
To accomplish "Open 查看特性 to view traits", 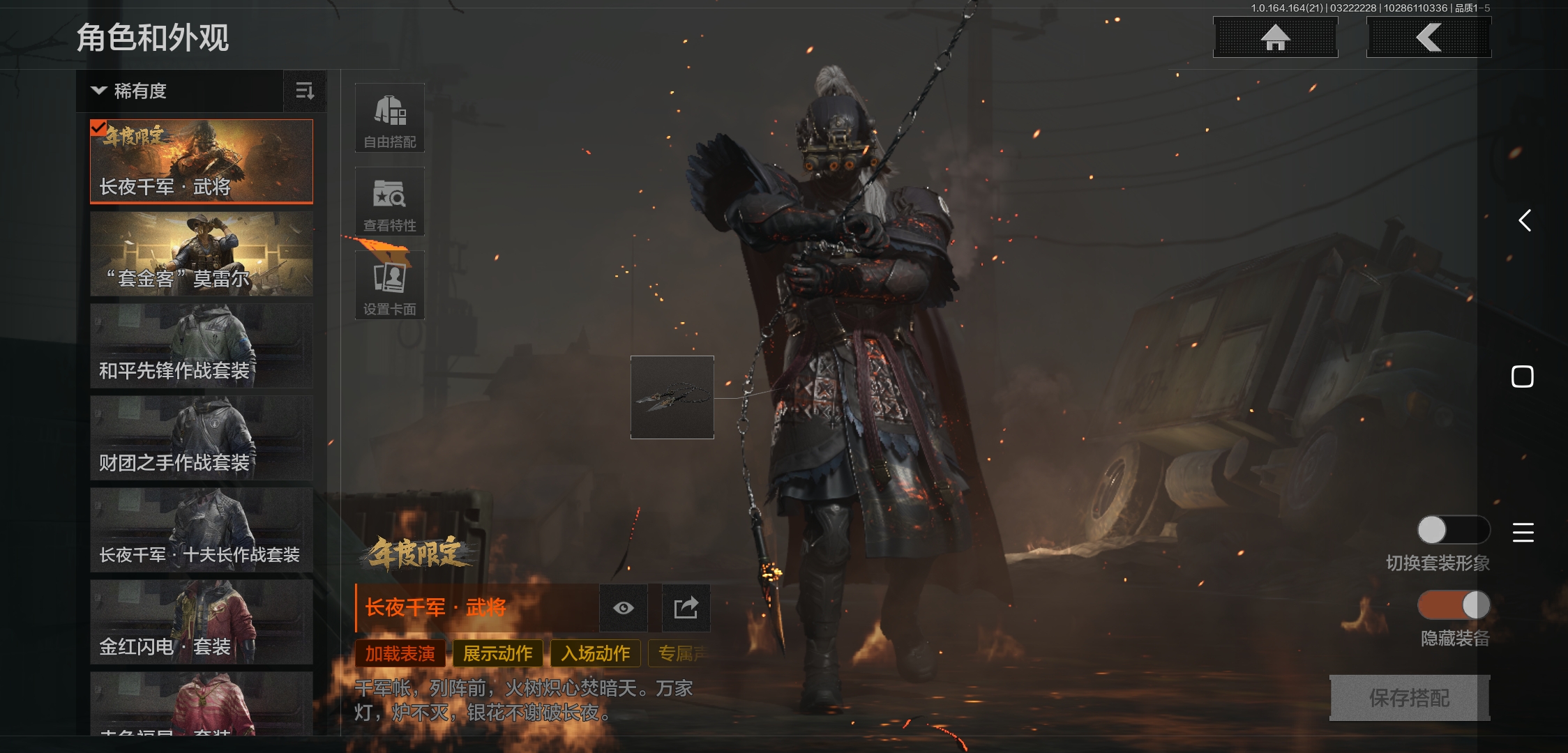I will (x=390, y=201).
